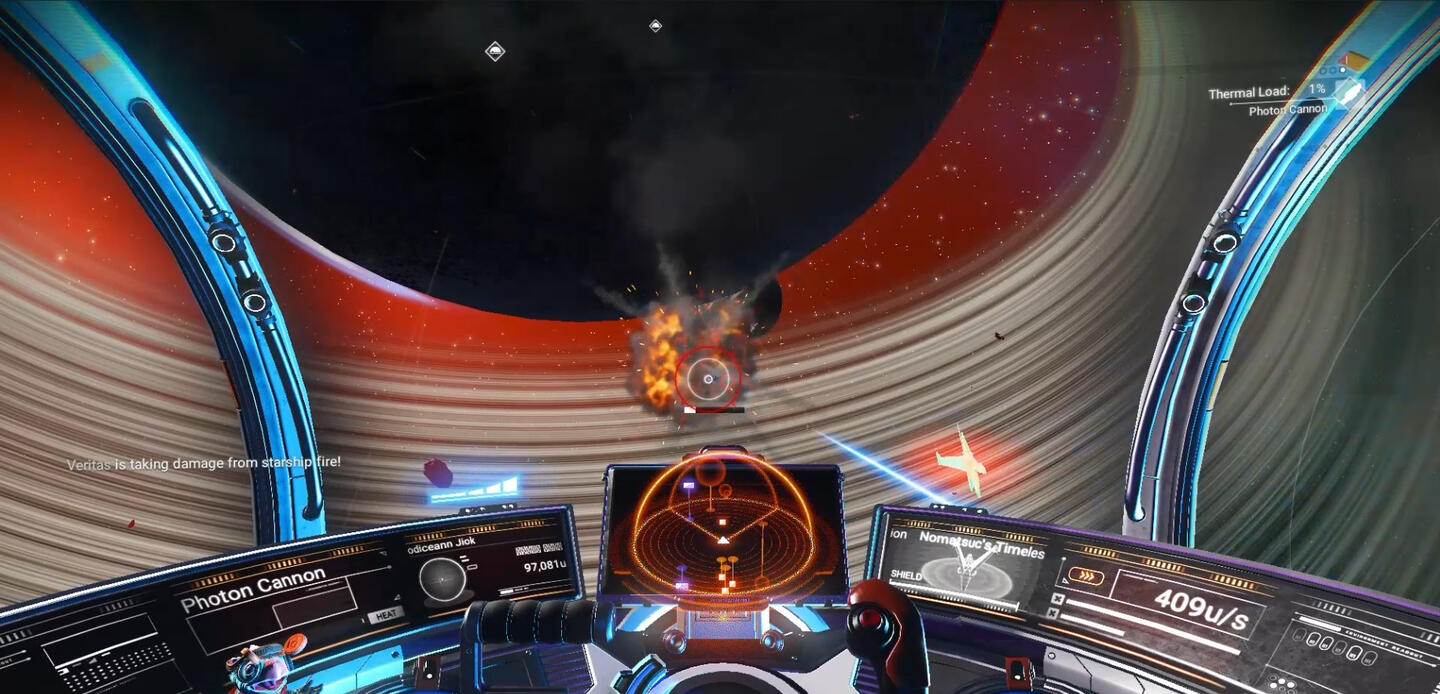Click the red target lock reticle
This screenshot has width=1440, height=694.
[708, 378]
